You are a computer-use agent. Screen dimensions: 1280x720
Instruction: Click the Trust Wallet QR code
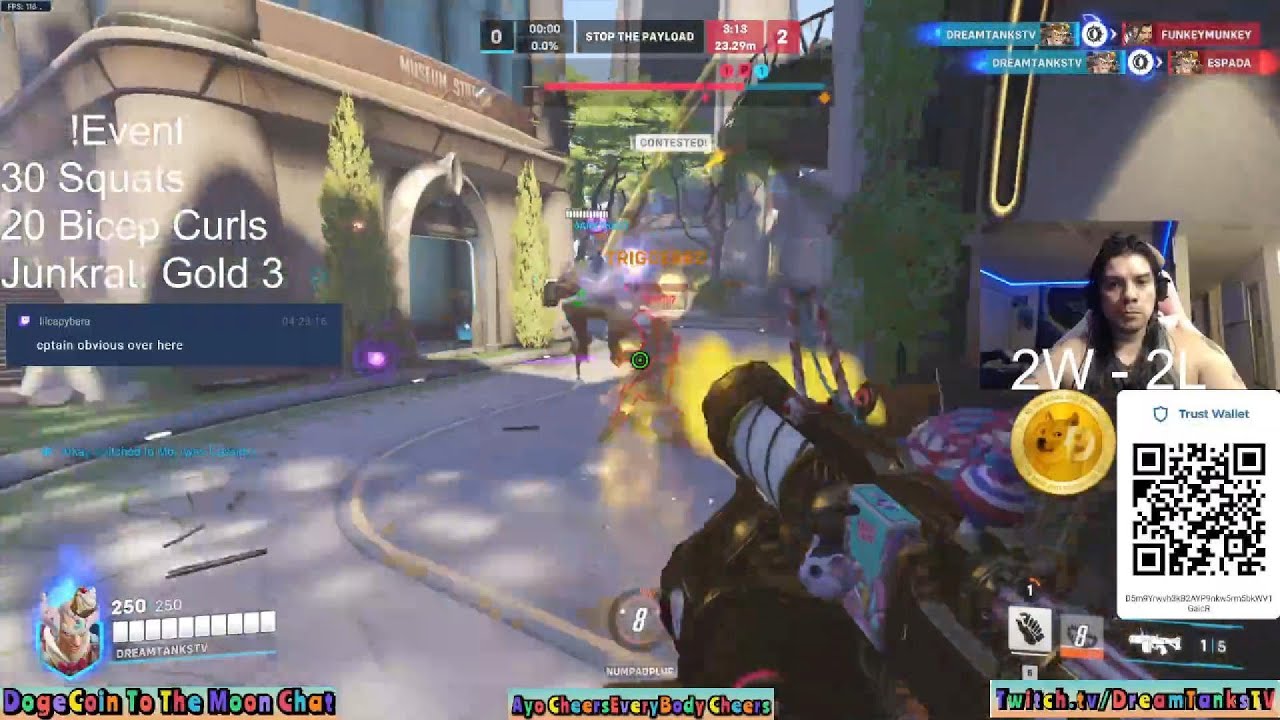tap(1198, 510)
